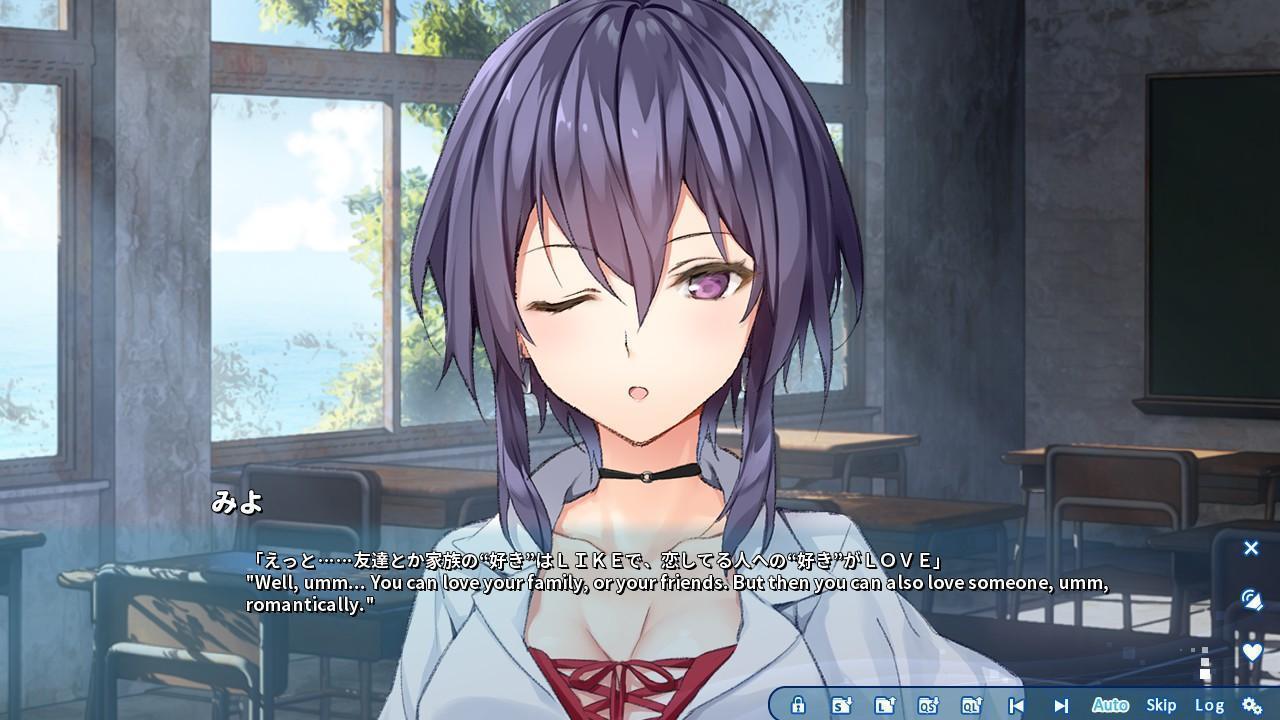
Task: Open the Save menu icon
Action: [841, 705]
